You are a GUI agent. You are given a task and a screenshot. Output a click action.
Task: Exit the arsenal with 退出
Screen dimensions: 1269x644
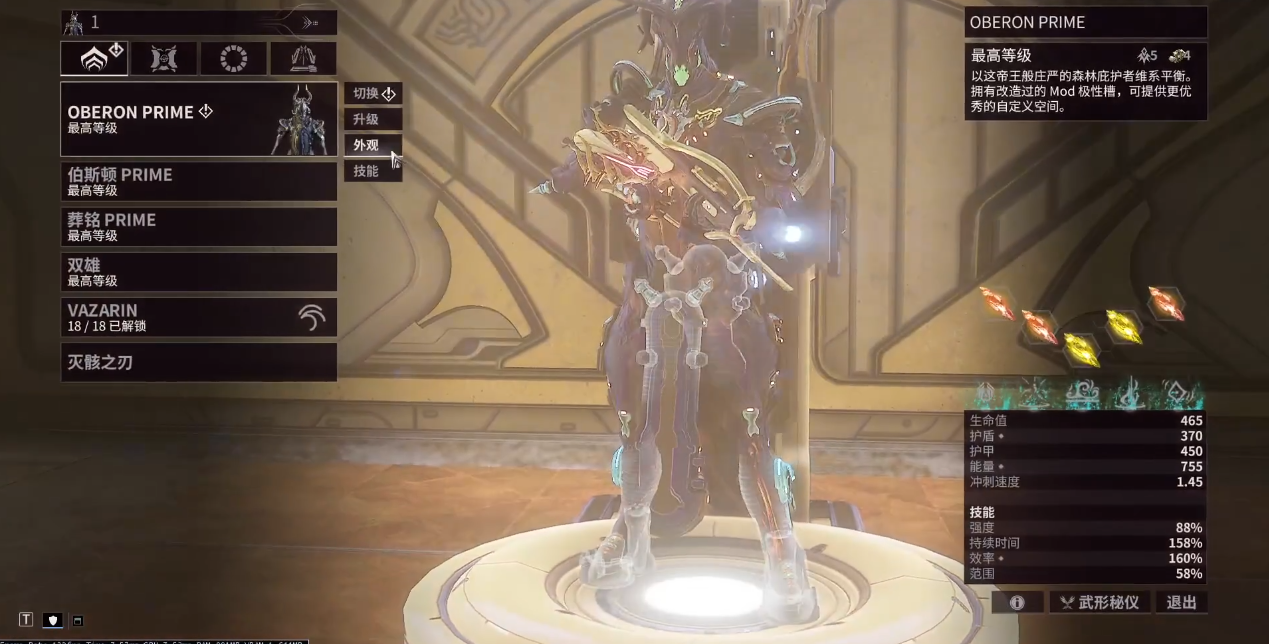tap(1181, 602)
